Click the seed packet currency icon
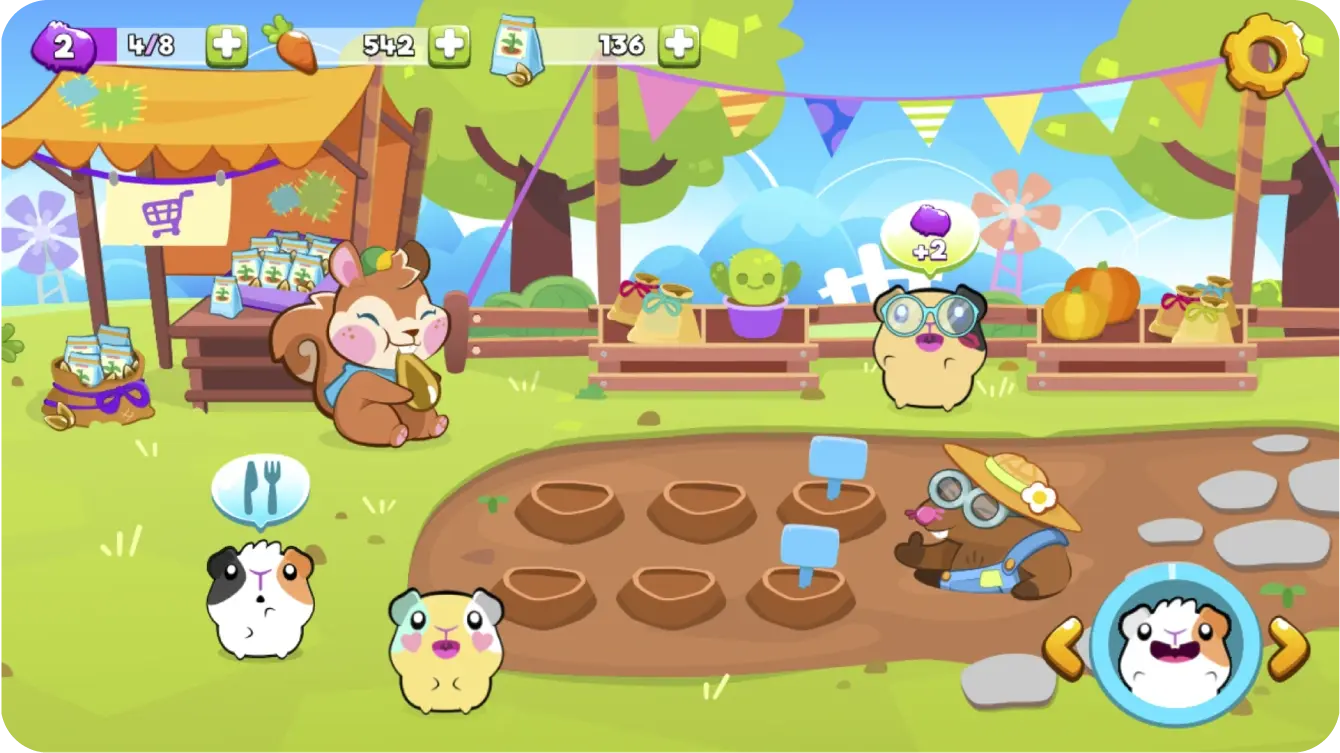This screenshot has width=1340, height=753. 518,43
